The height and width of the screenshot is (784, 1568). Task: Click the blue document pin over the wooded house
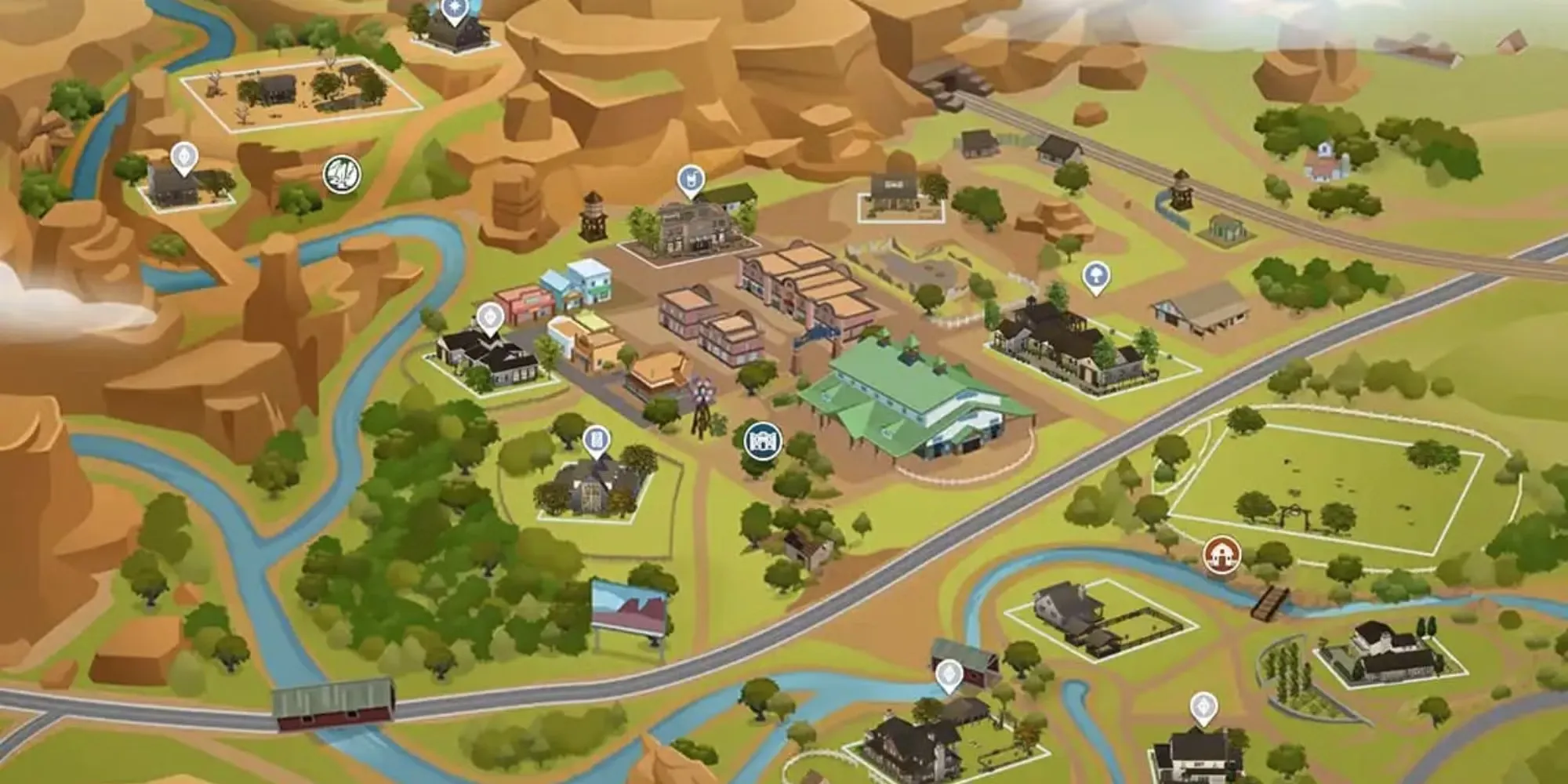pos(597,440)
